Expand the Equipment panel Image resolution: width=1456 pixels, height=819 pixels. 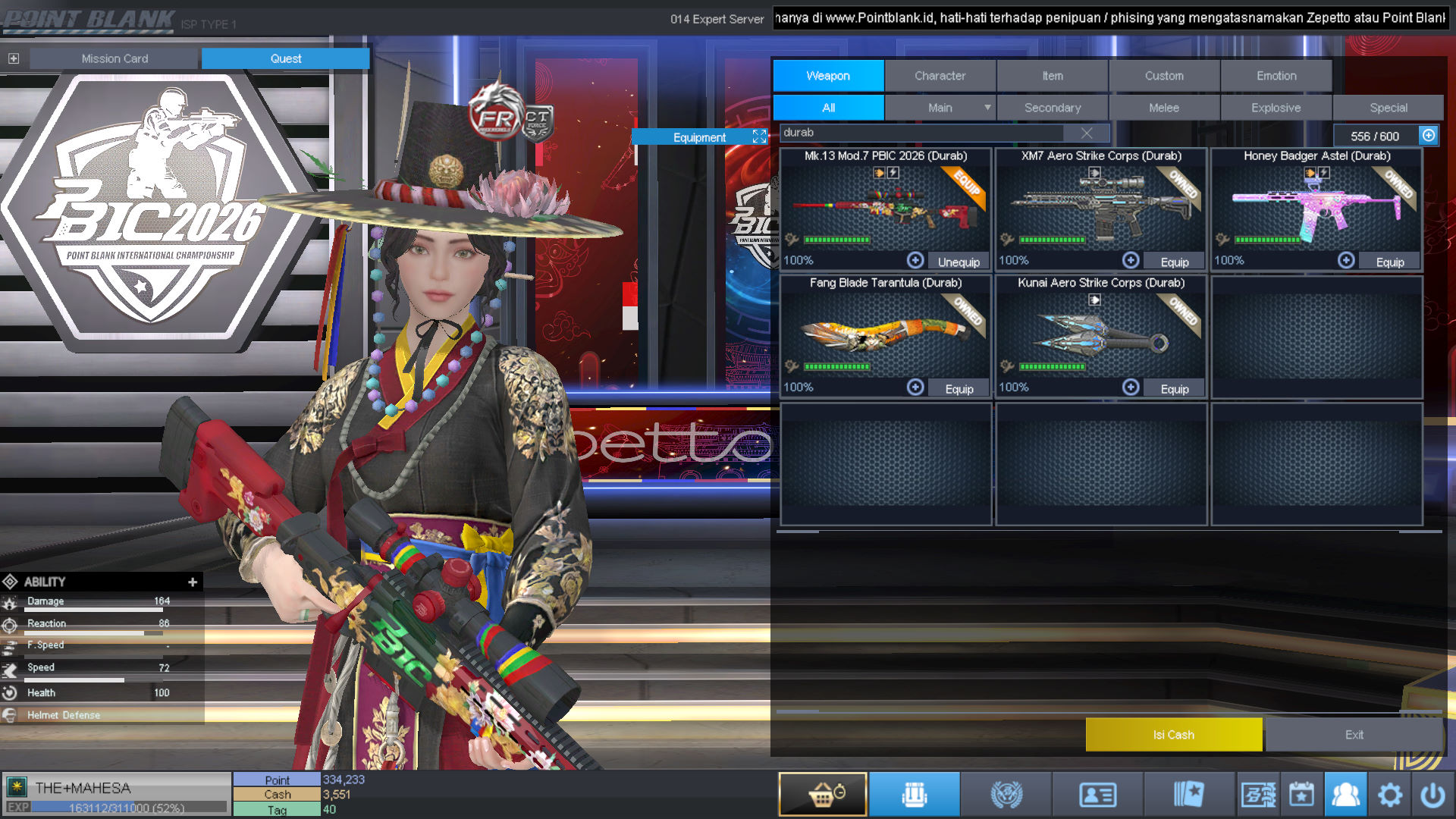[759, 136]
